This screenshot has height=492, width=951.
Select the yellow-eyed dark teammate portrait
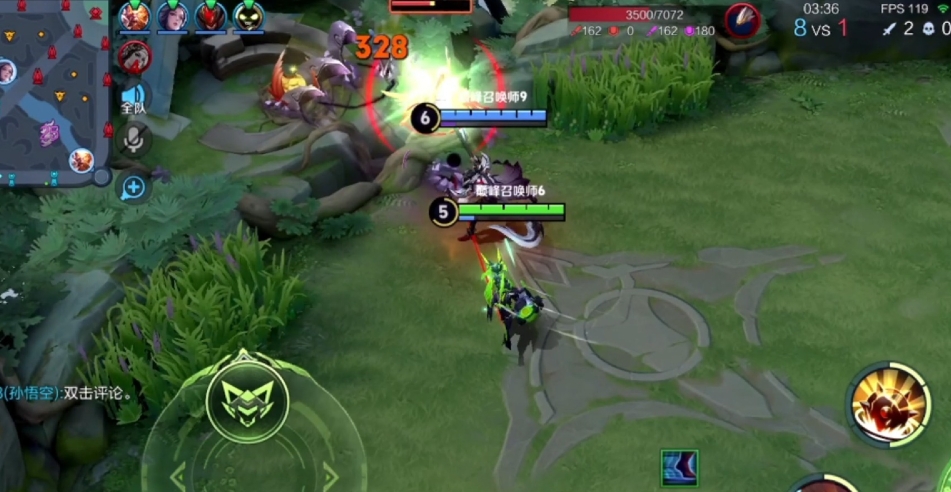(x=248, y=16)
